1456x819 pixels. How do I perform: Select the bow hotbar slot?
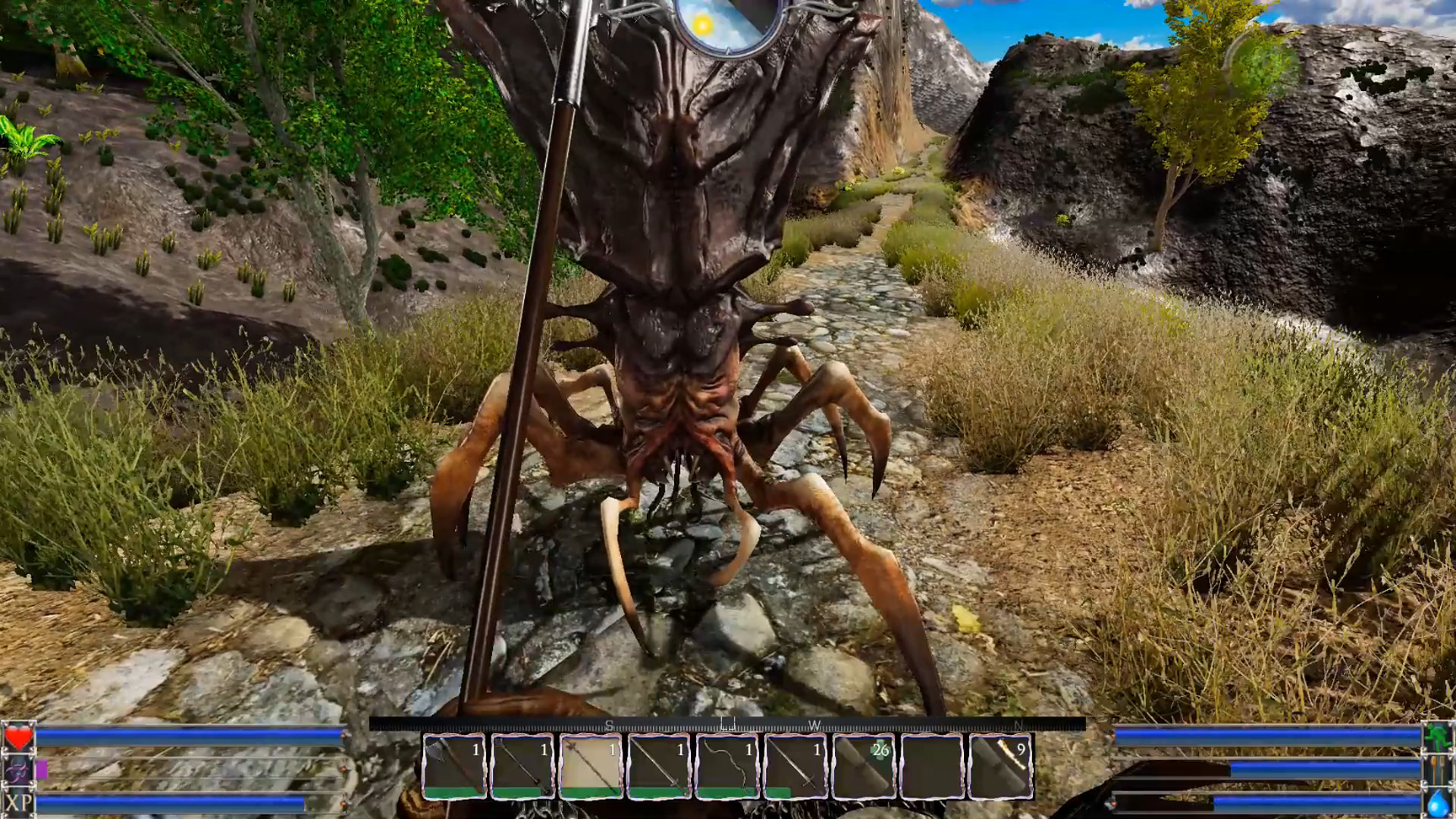(727, 766)
